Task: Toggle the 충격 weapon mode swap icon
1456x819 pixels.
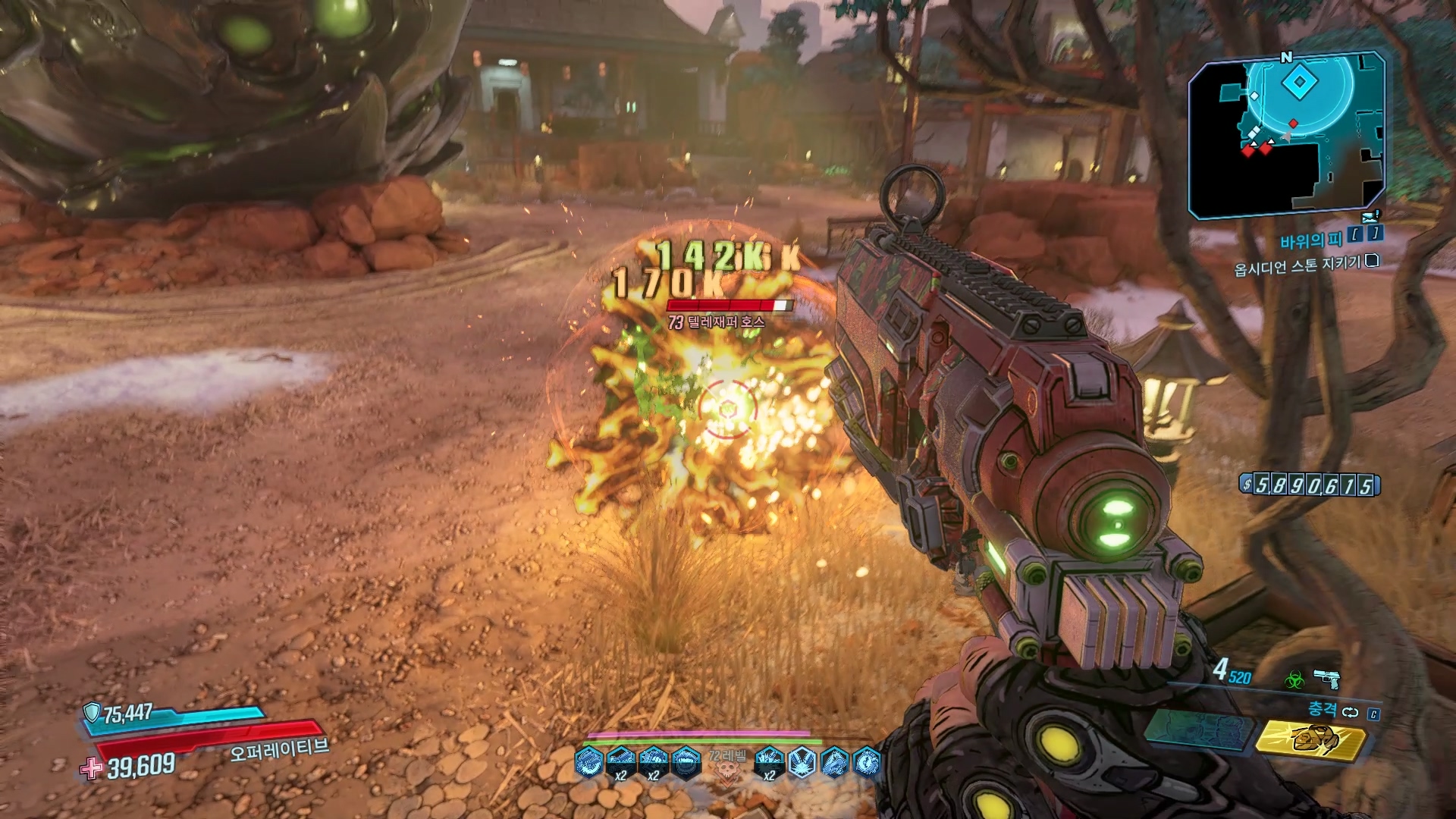Action: click(1350, 712)
